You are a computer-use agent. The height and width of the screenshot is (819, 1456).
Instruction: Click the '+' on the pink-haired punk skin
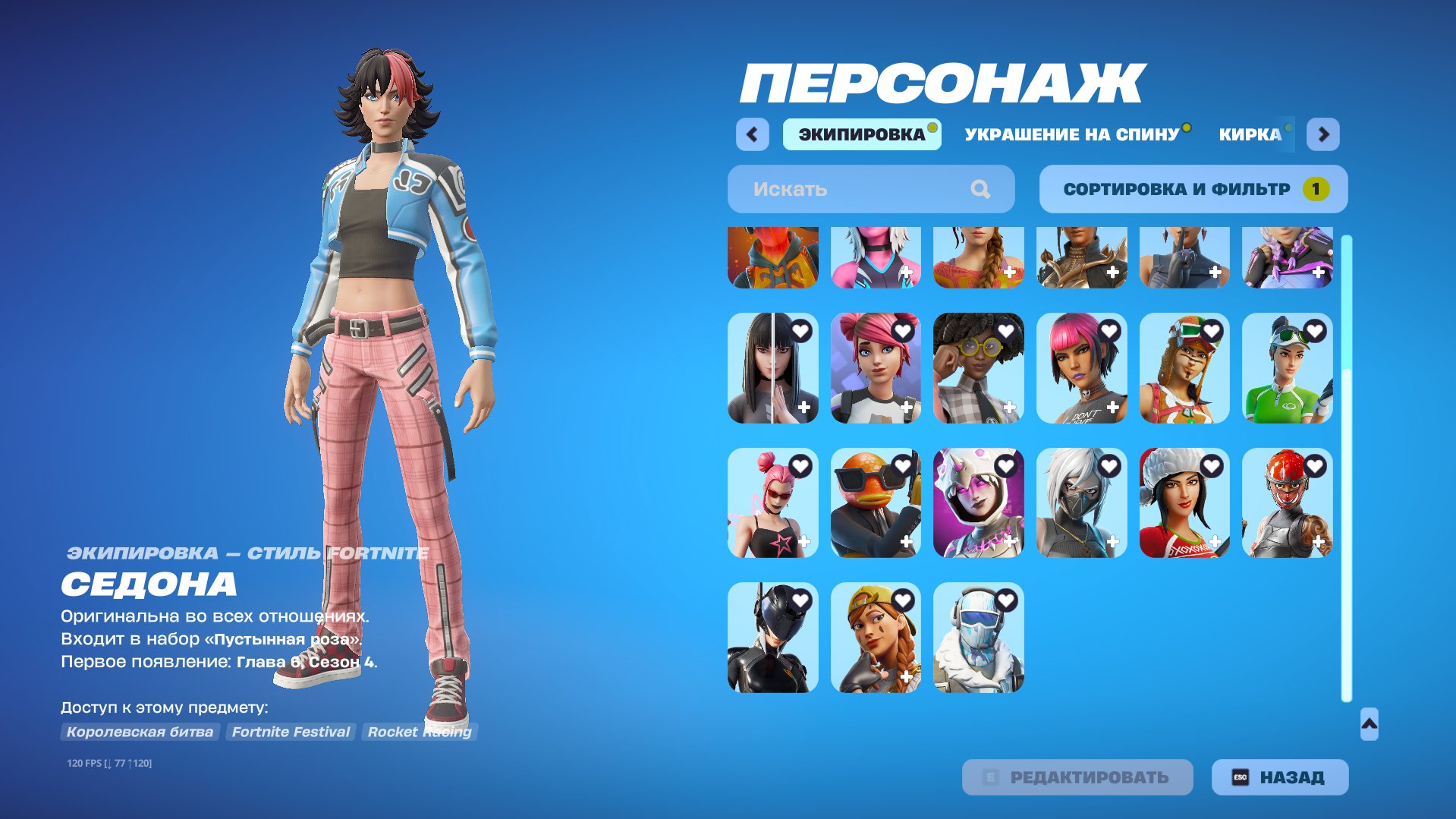[x=1110, y=408]
